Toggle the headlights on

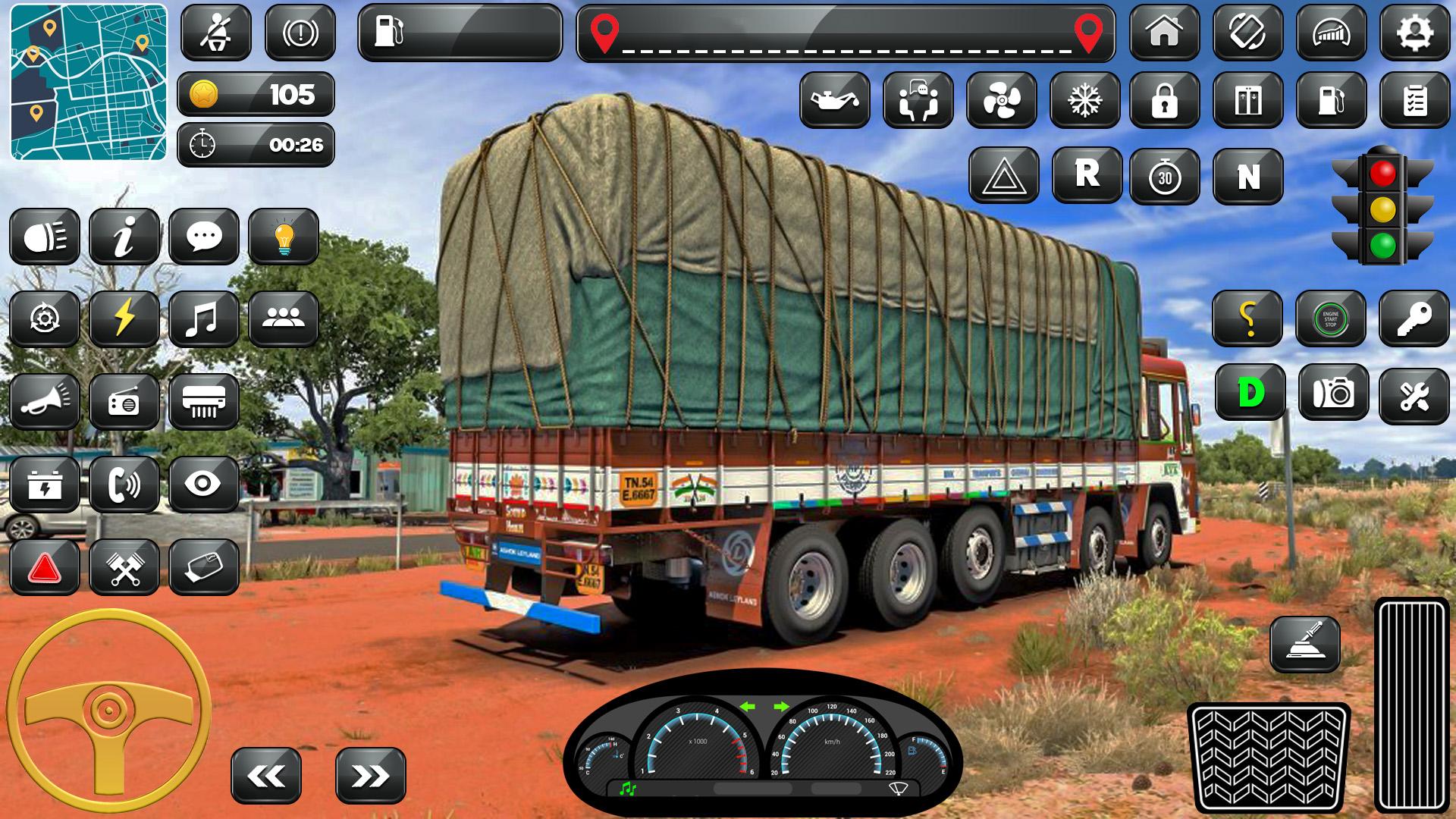(x=44, y=237)
